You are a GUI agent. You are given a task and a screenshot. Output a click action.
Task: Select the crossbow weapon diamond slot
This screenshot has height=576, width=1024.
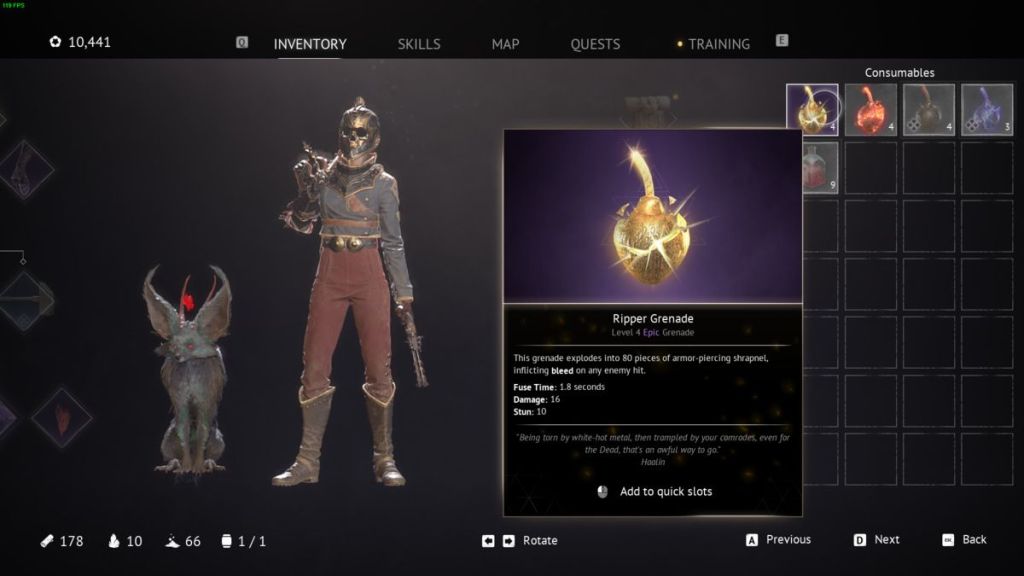click(x=28, y=300)
